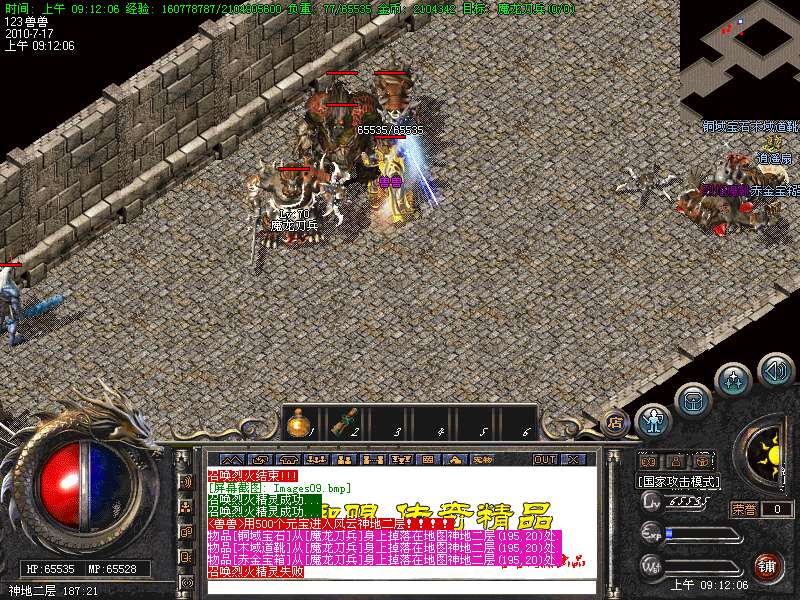Click the chat text input field
The width and height of the screenshot is (800, 600).
pyautogui.click(x=400, y=587)
